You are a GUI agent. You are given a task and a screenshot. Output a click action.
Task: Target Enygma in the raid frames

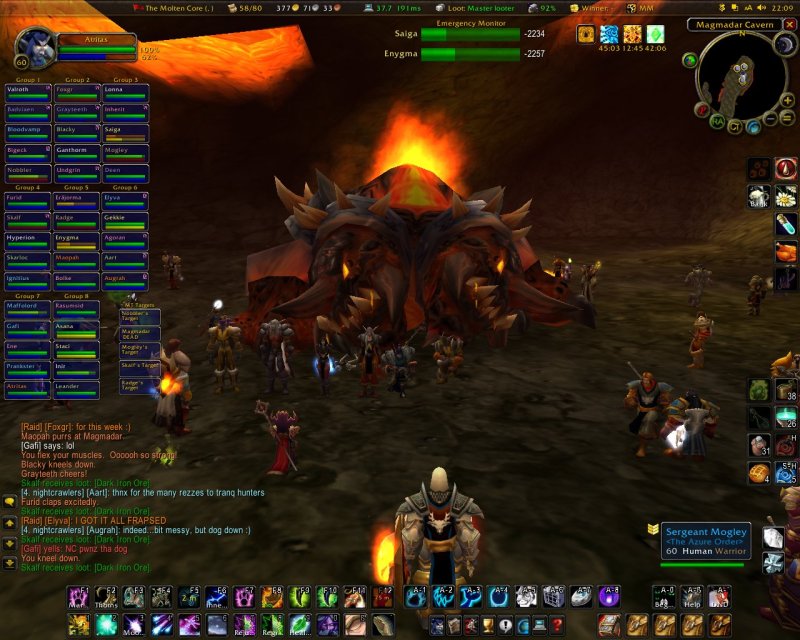tap(76, 240)
